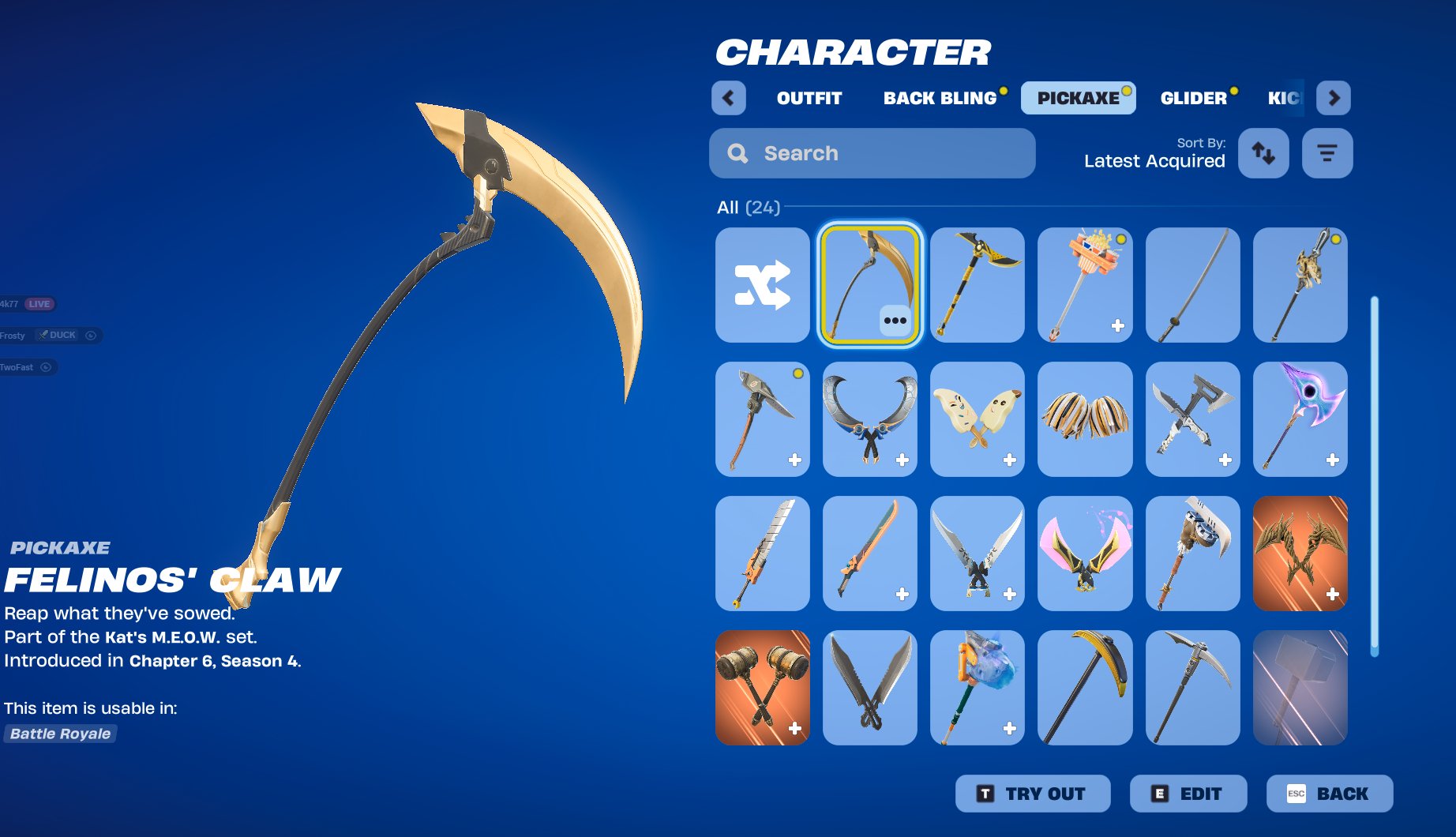Image resolution: width=1456 pixels, height=837 pixels.
Task: Open the sort direction arrows control
Action: point(1263,153)
